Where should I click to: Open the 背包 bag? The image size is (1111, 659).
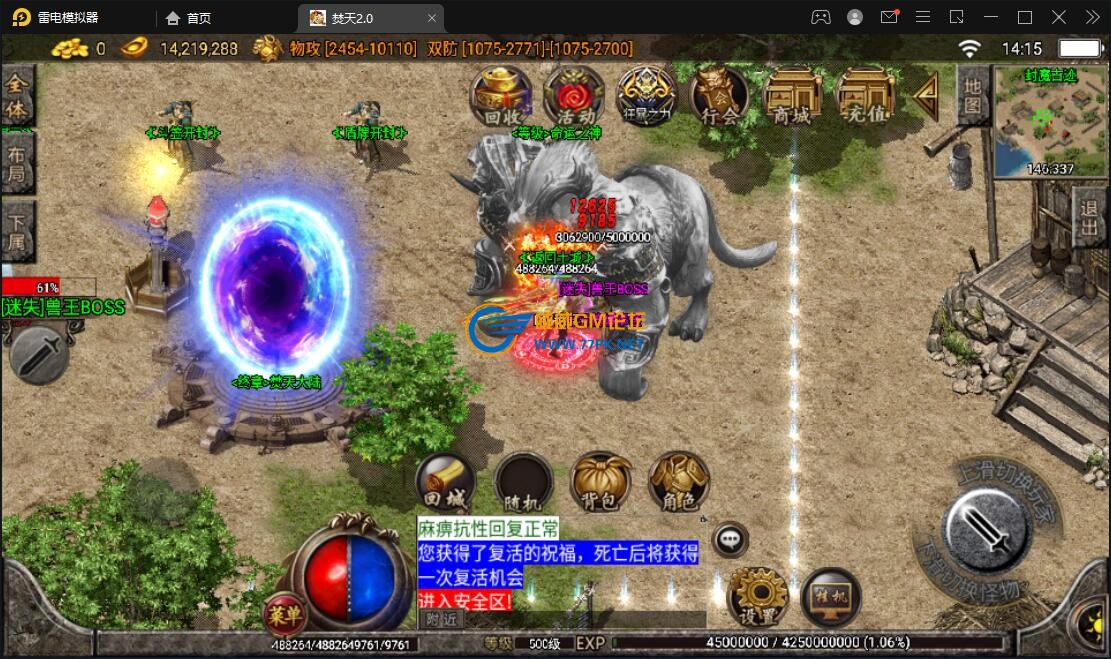(x=601, y=483)
